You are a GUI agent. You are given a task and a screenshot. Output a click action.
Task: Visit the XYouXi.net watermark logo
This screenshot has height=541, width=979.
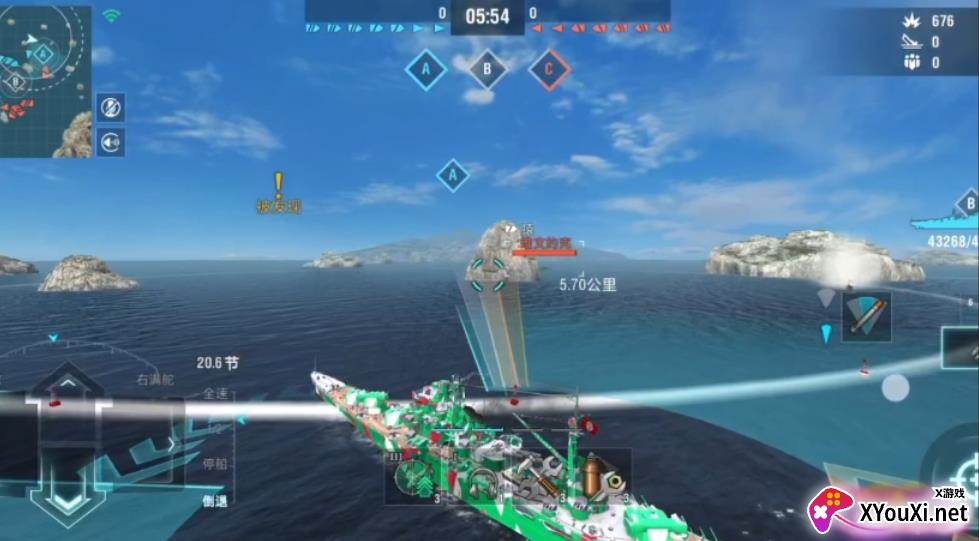(889, 511)
